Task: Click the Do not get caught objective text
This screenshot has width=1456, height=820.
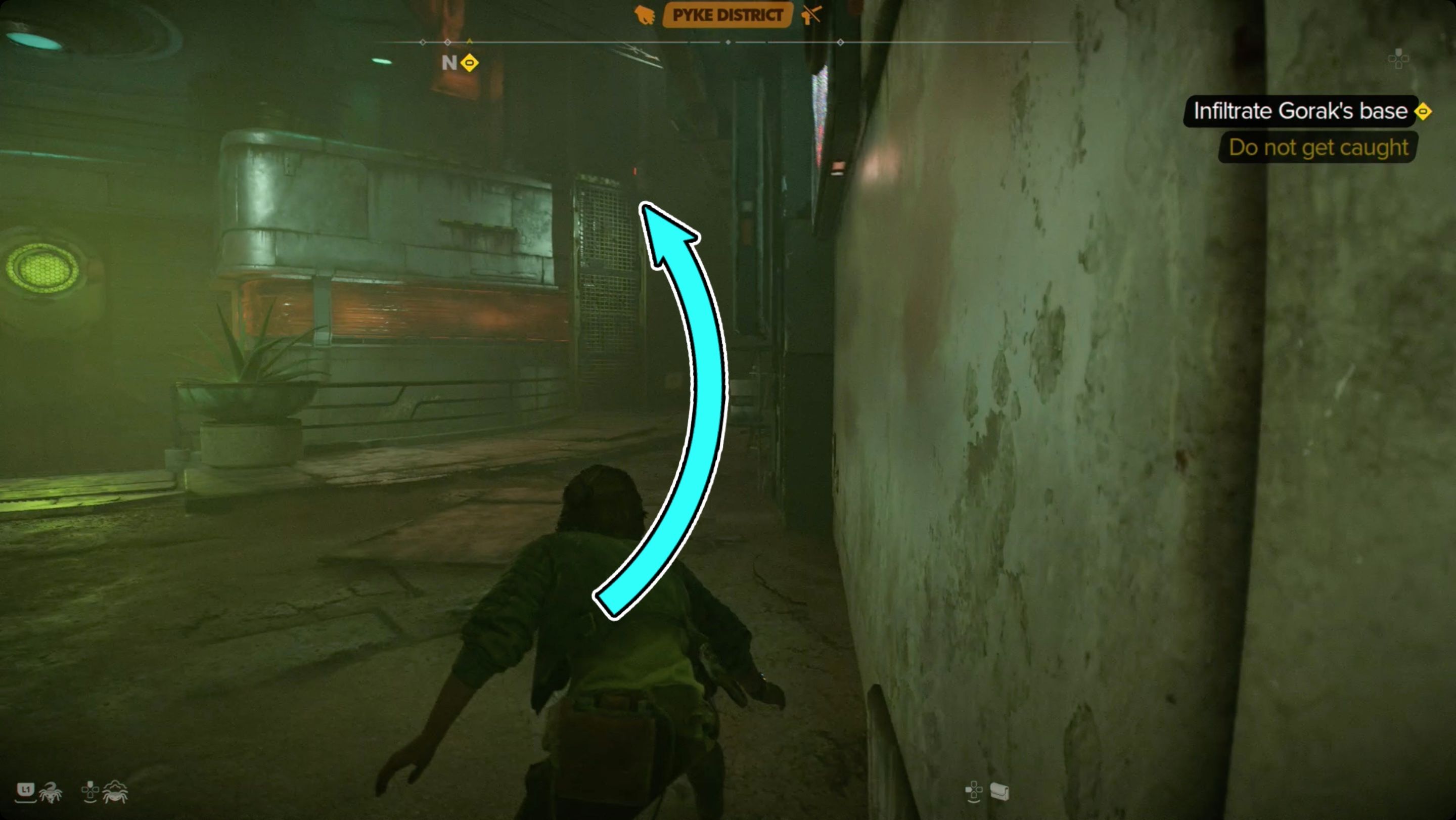Action: click(1317, 148)
